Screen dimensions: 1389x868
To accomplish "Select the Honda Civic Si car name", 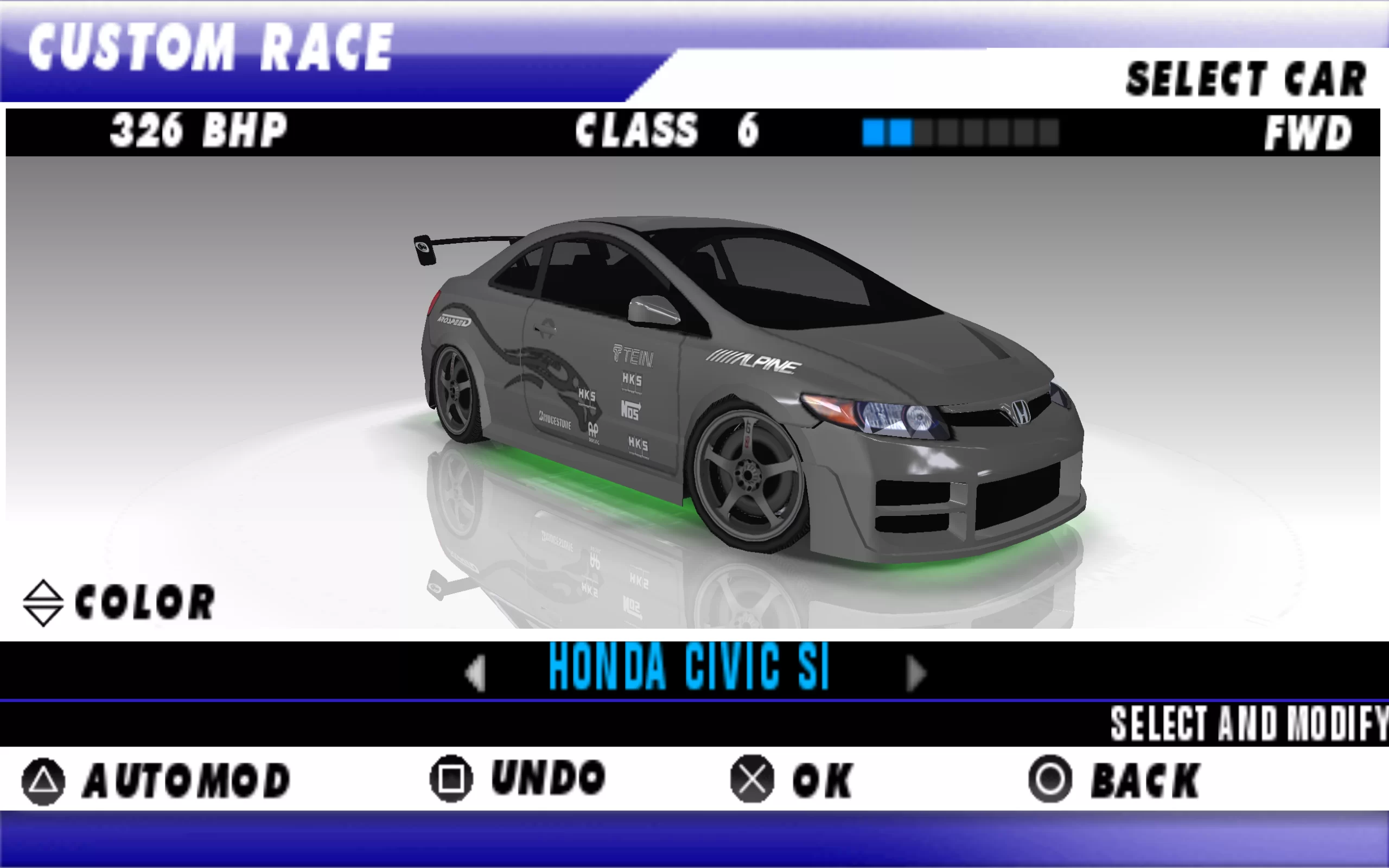I will click(x=689, y=667).
